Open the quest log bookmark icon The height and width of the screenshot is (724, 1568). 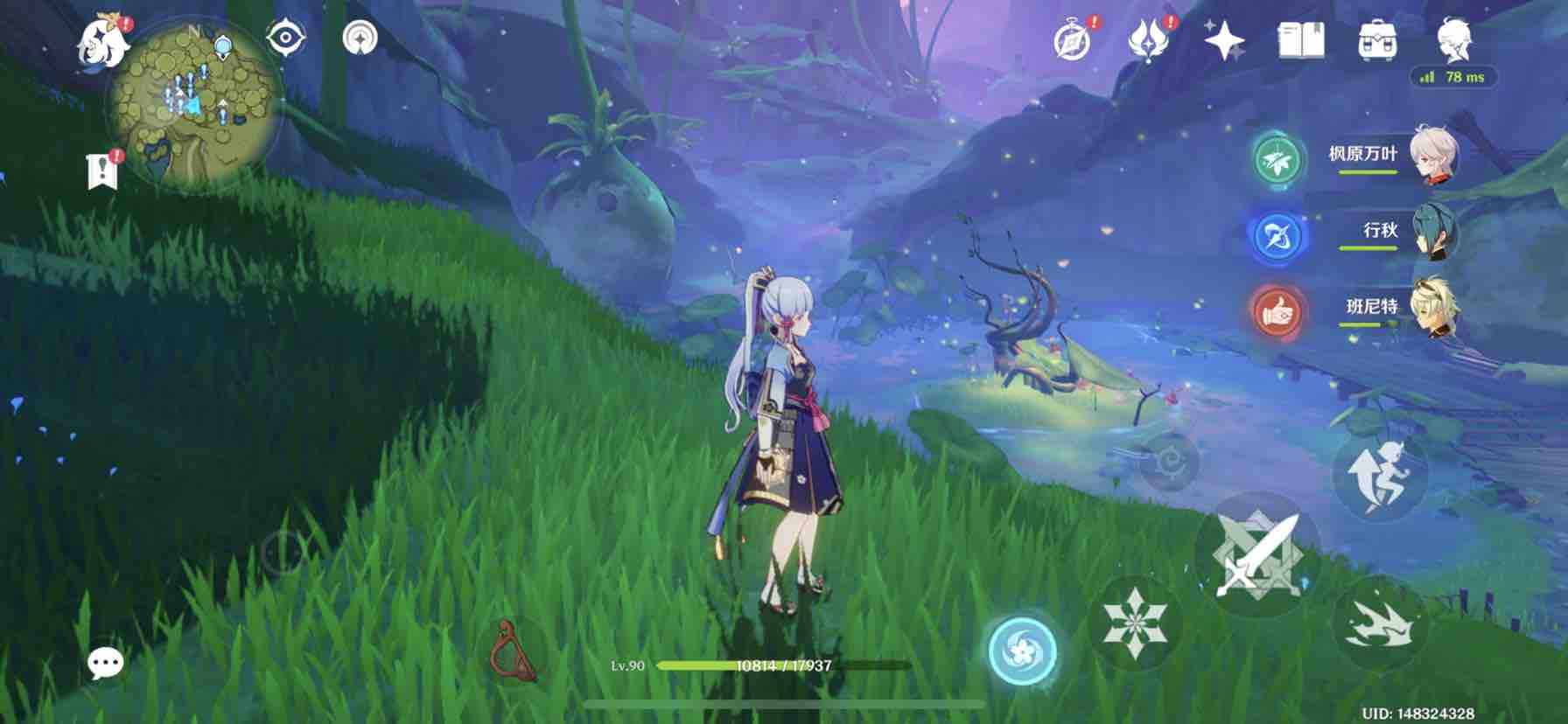[x=102, y=171]
